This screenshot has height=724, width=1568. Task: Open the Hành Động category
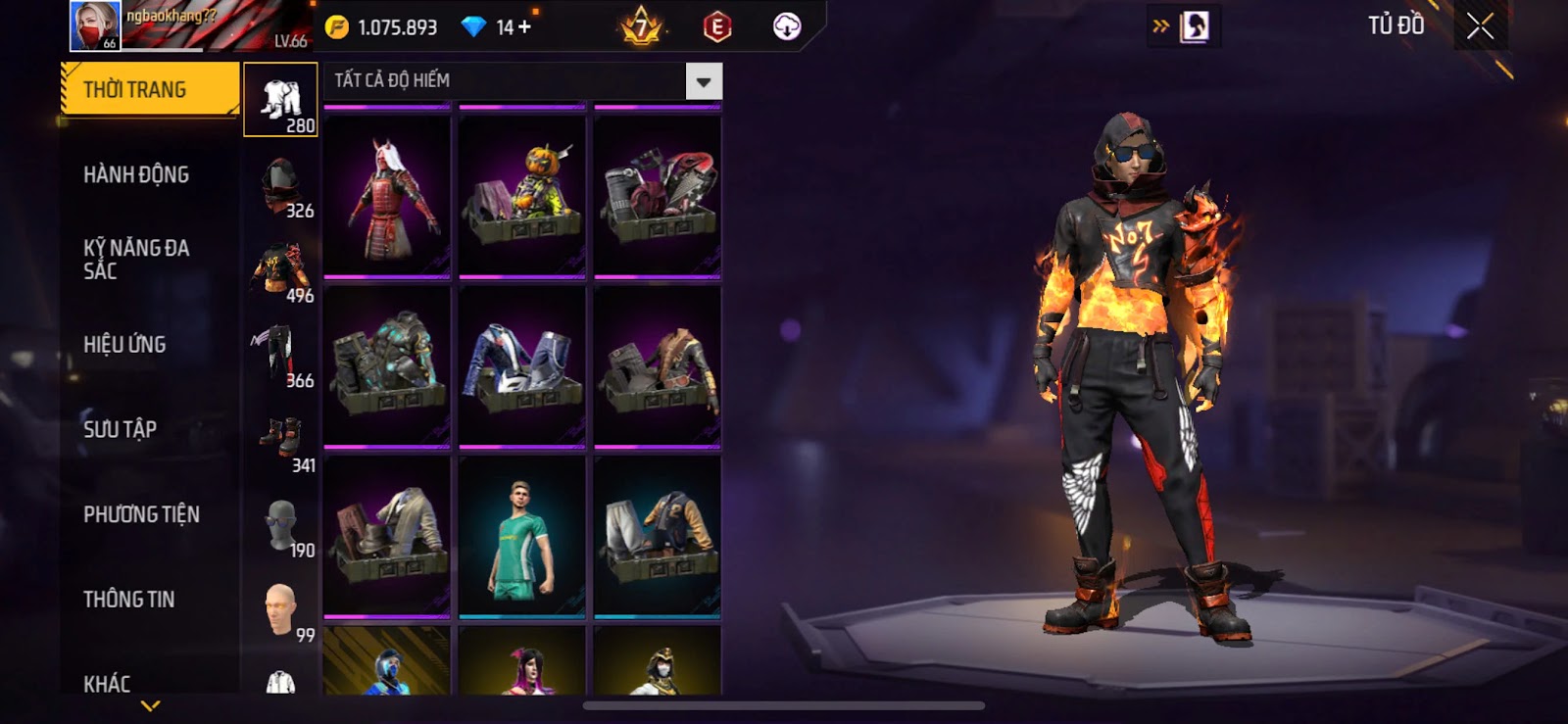pos(136,175)
